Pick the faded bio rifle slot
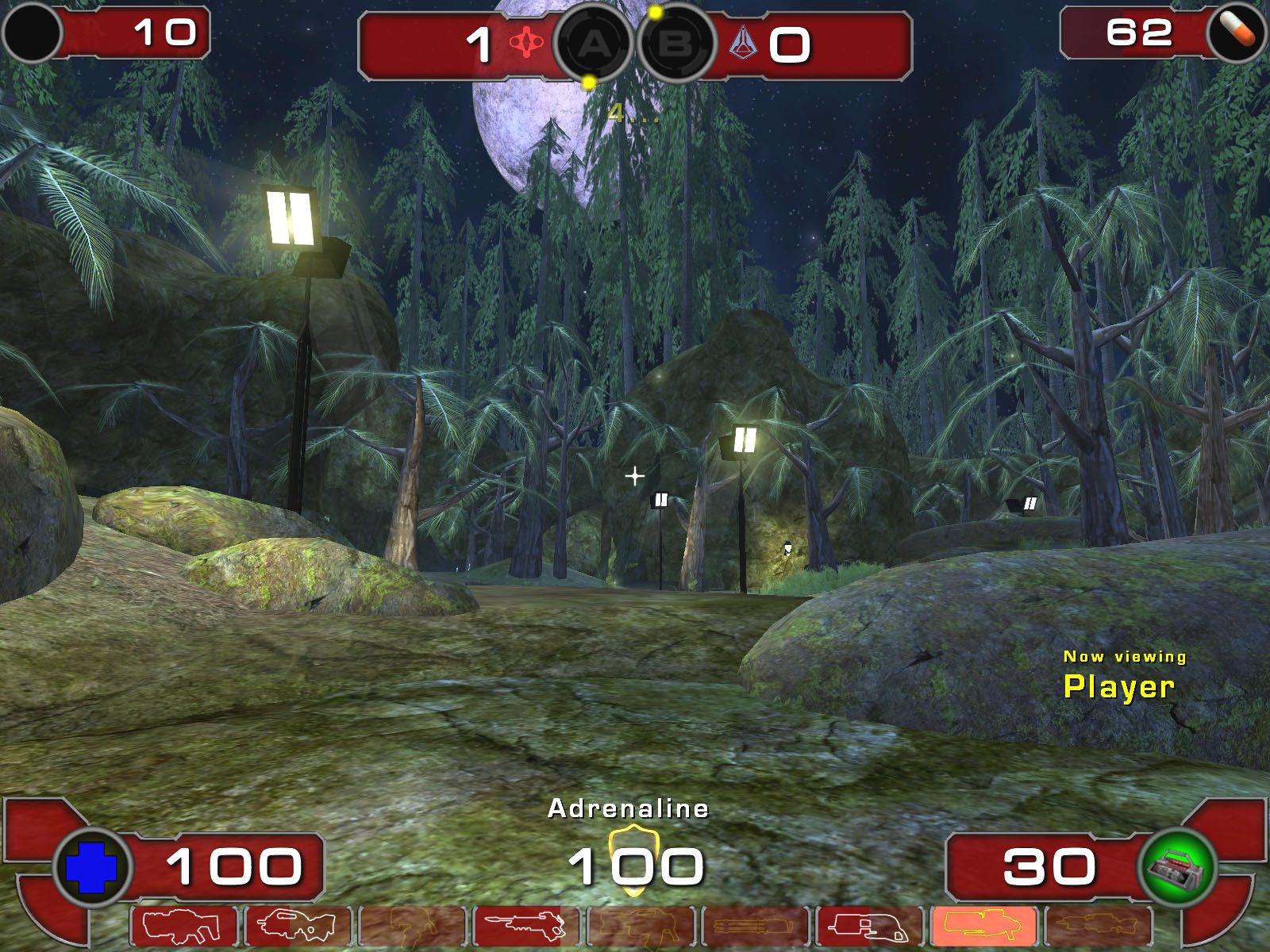This screenshot has height=952, width=1270. pyautogui.click(x=412, y=925)
